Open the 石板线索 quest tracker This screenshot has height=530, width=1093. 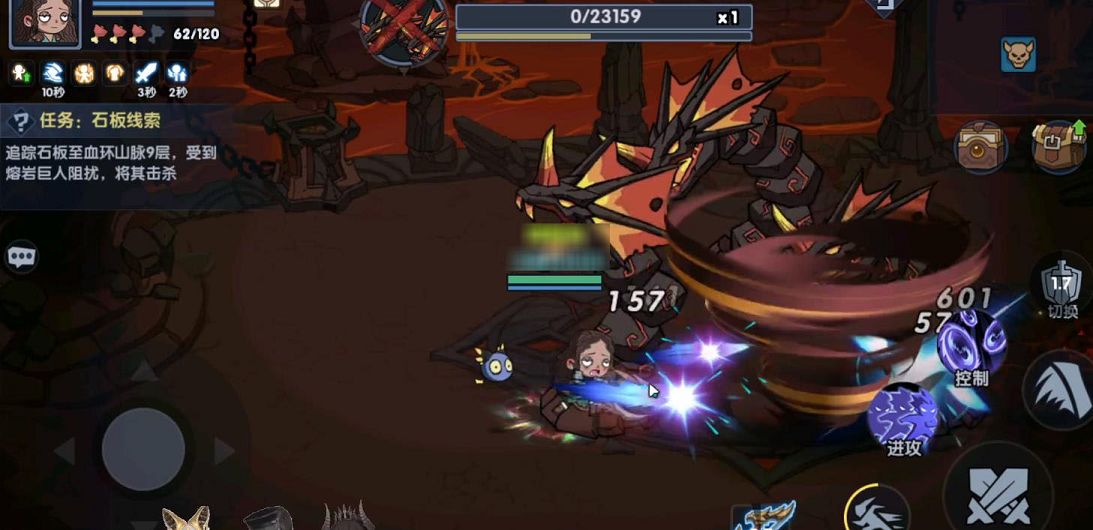click(x=110, y=122)
